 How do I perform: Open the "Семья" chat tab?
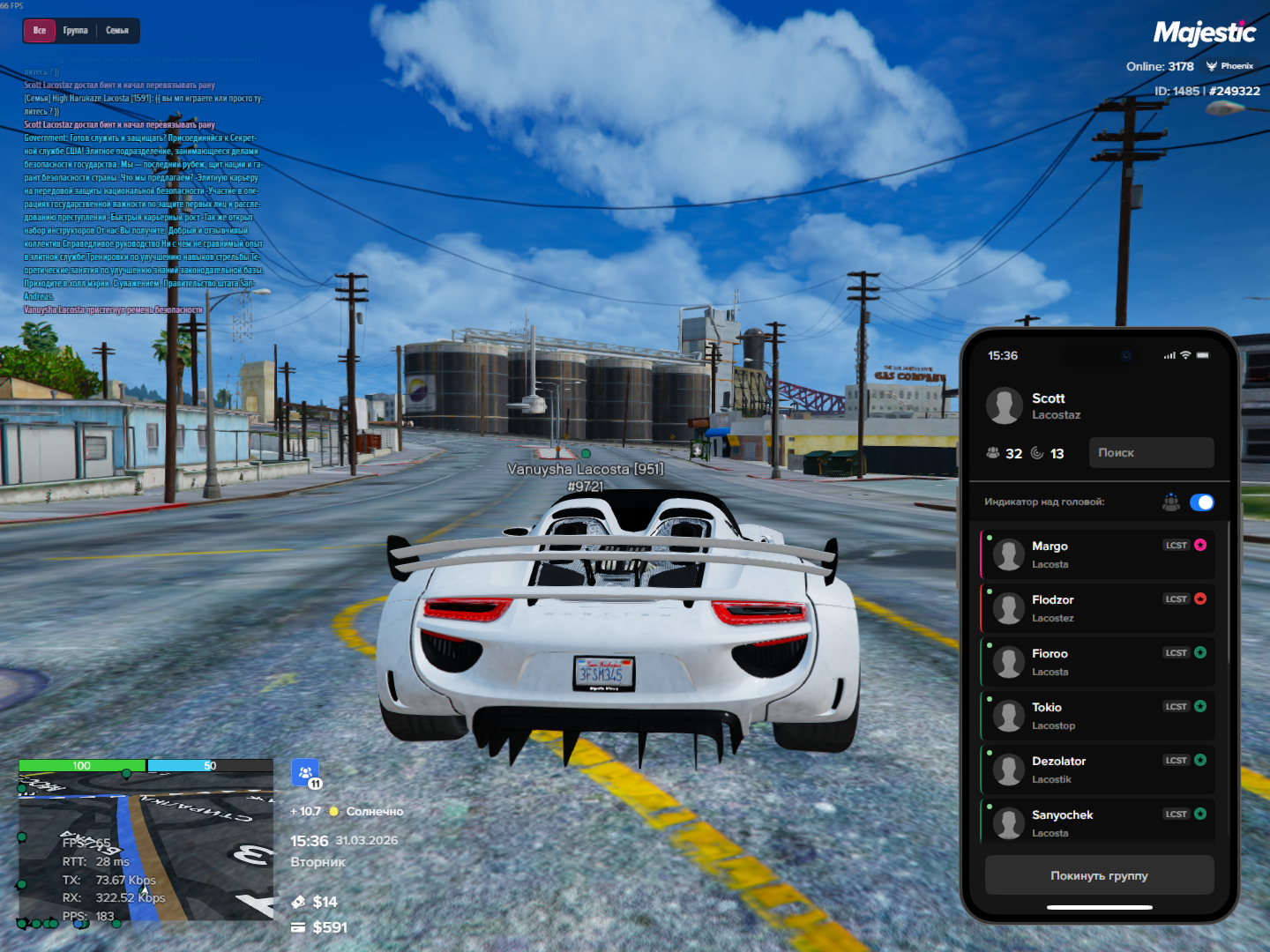click(x=117, y=31)
